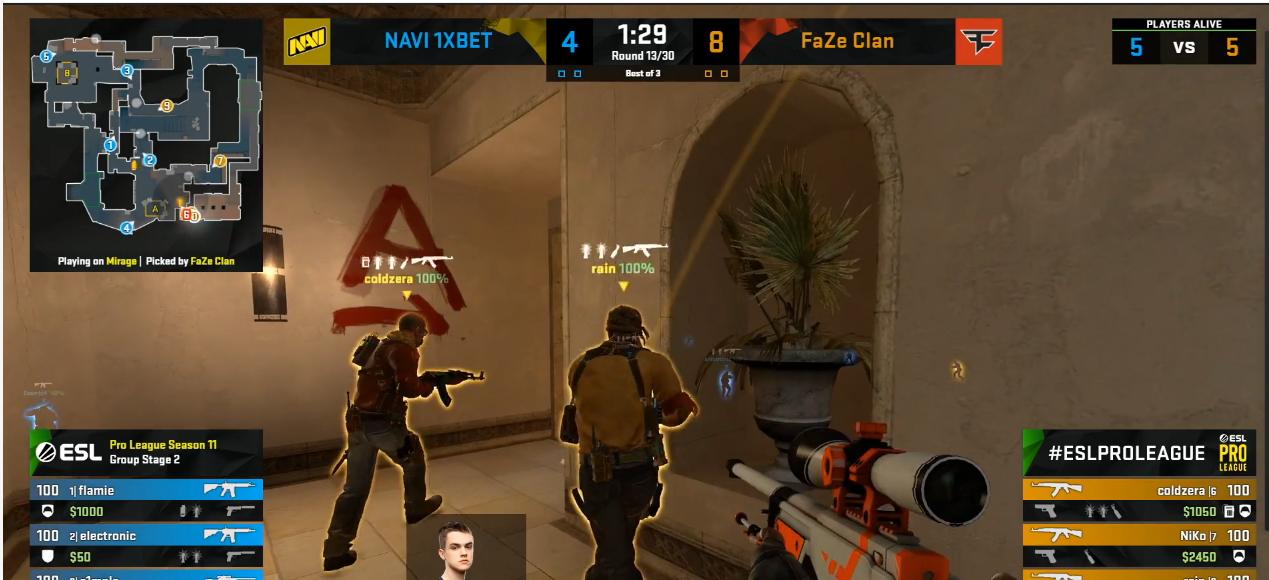Click blue player marker 5 on minimap
The height and width of the screenshot is (580, 1269).
46,57
